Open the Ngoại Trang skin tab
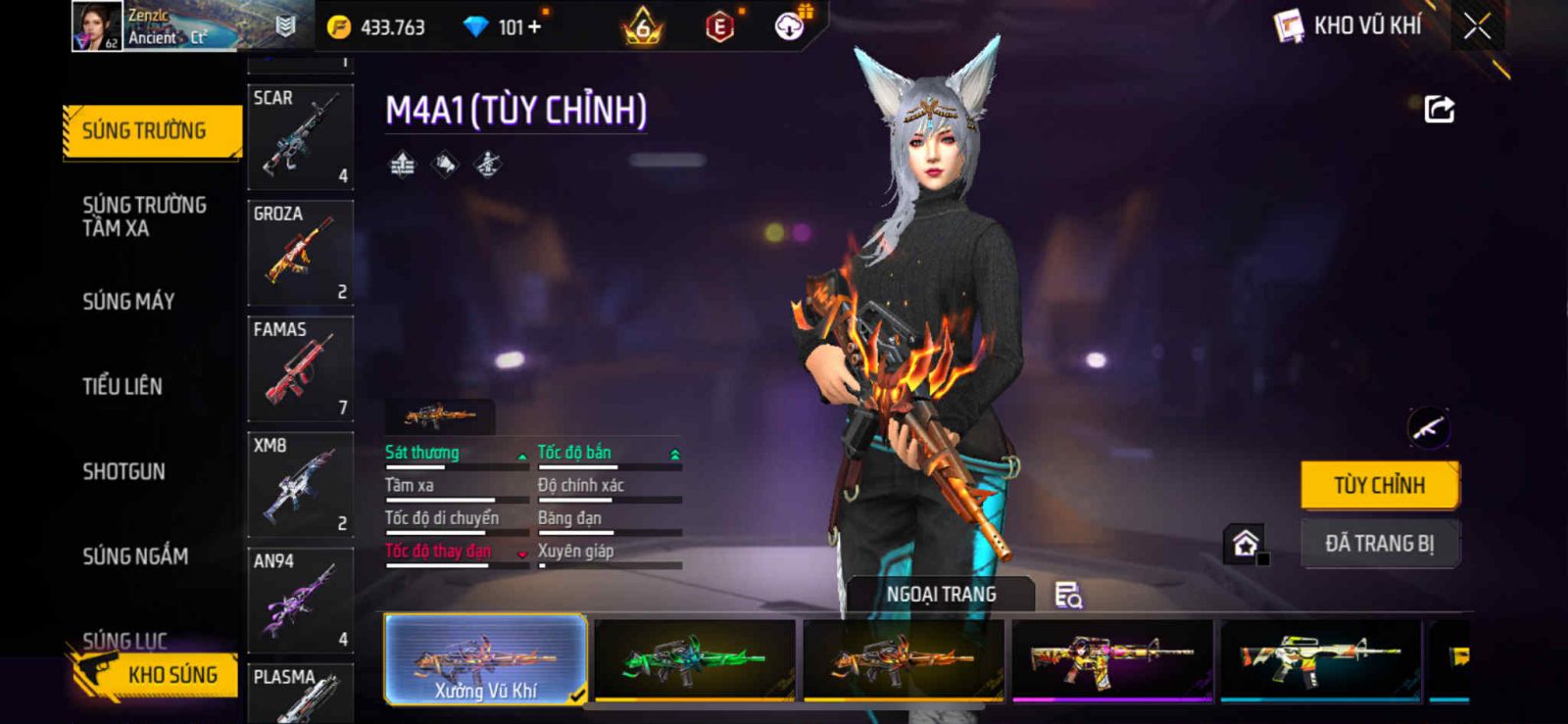 point(941,595)
